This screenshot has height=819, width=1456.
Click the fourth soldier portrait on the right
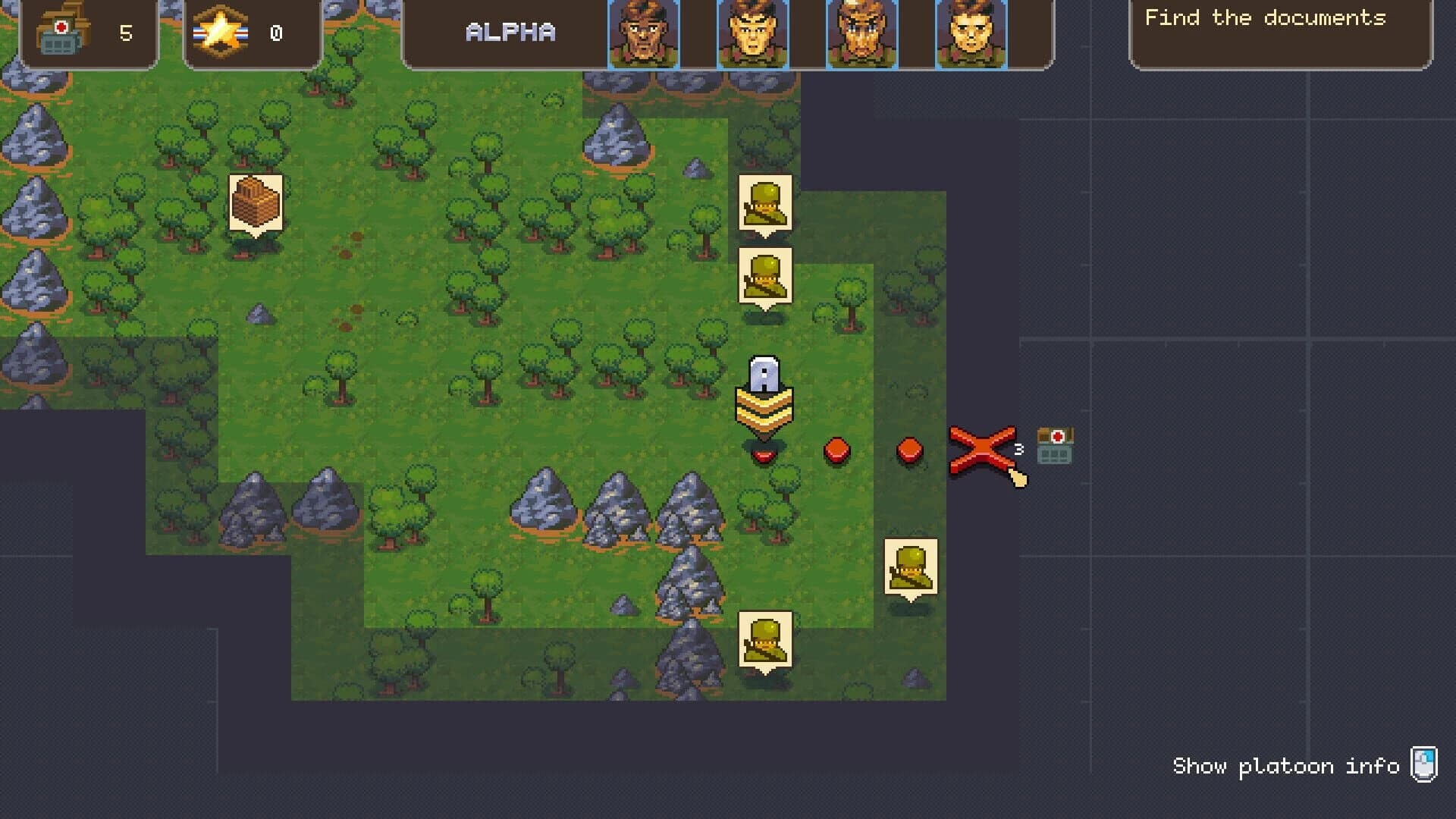pyautogui.click(x=972, y=33)
